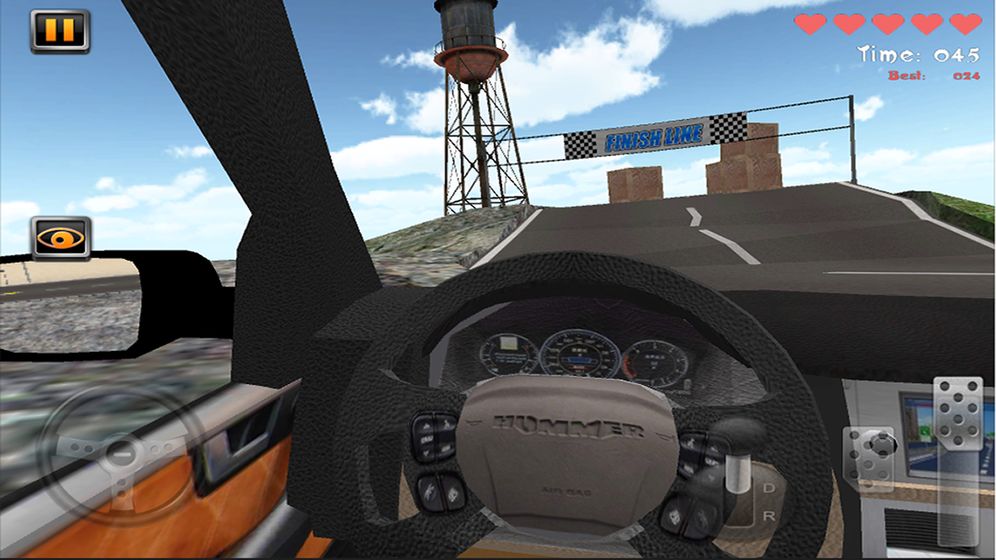Tap the translucent steering wheel control

pos(119,456)
